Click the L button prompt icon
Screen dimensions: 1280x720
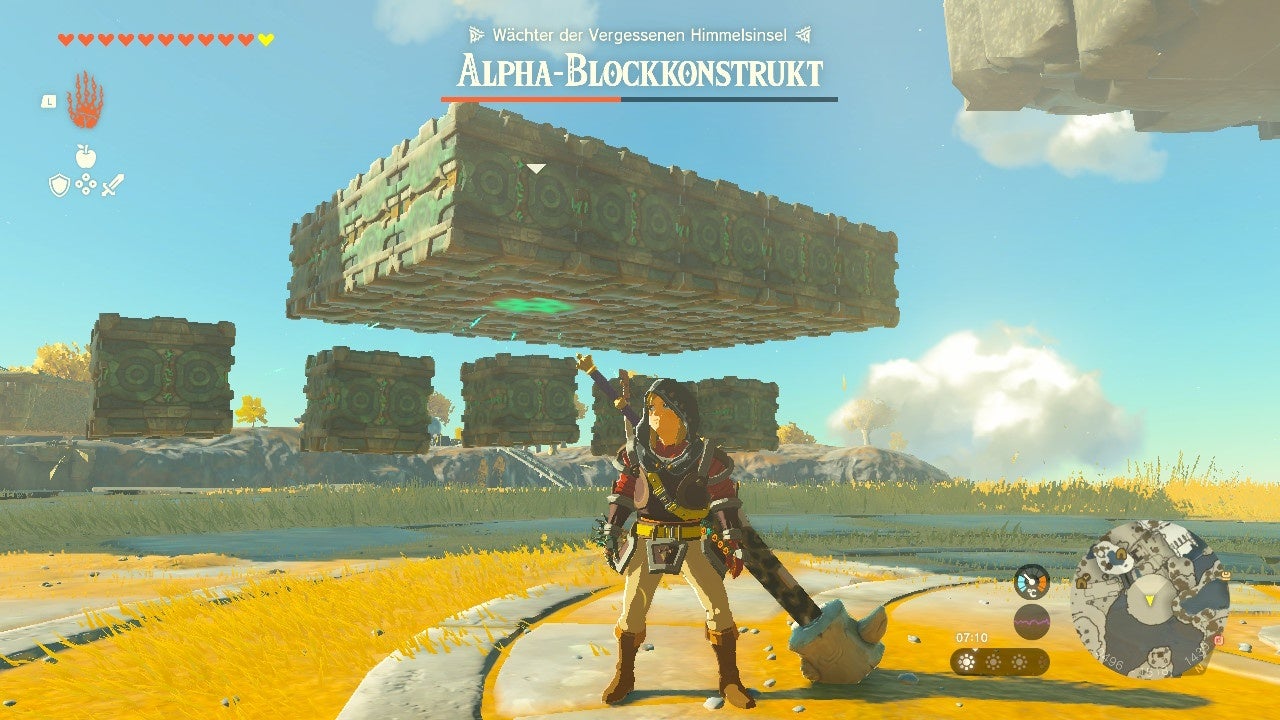[x=48, y=102]
